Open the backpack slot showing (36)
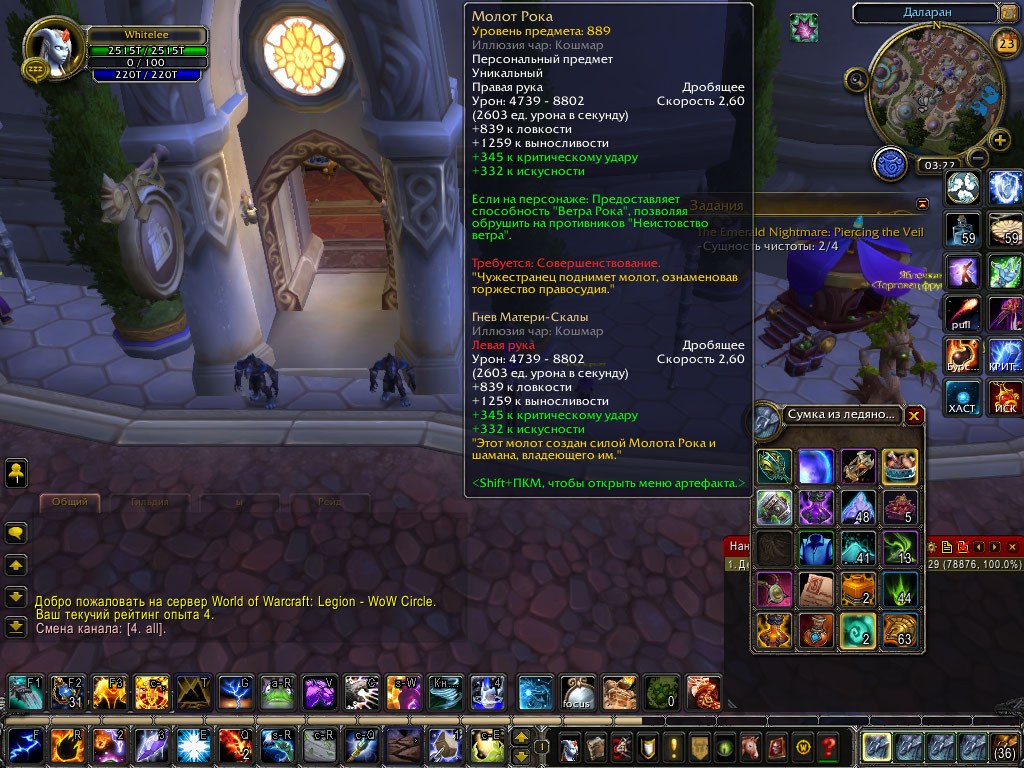 tap(1004, 746)
